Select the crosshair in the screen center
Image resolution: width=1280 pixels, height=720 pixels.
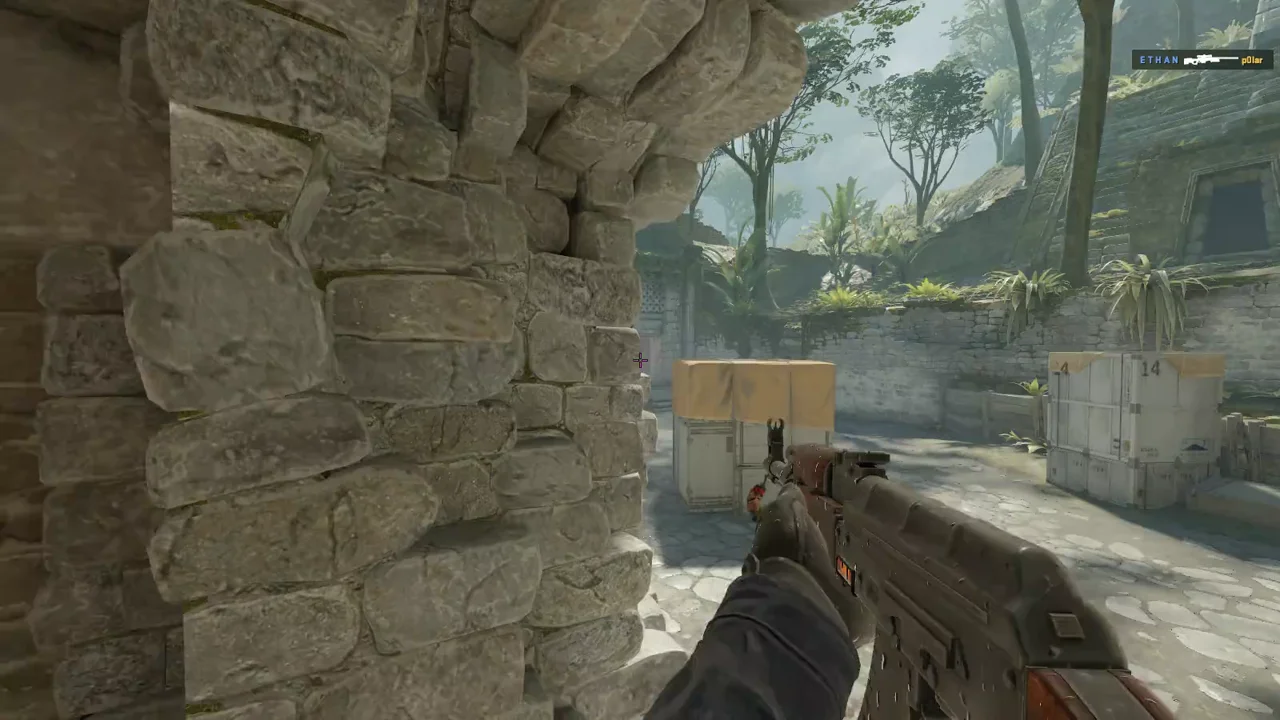pyautogui.click(x=640, y=360)
